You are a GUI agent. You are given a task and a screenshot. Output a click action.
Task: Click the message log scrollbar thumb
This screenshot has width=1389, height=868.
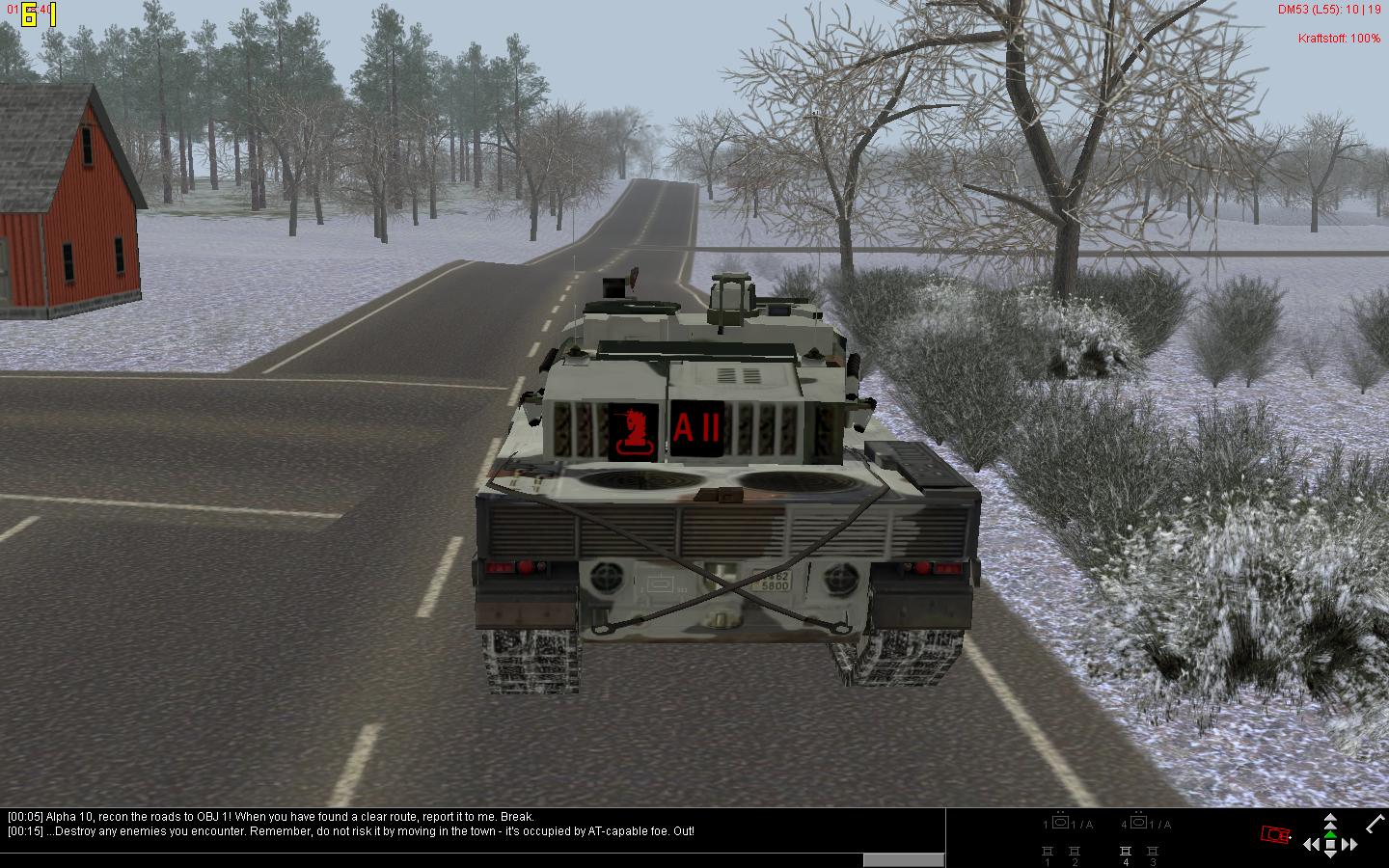(903, 859)
